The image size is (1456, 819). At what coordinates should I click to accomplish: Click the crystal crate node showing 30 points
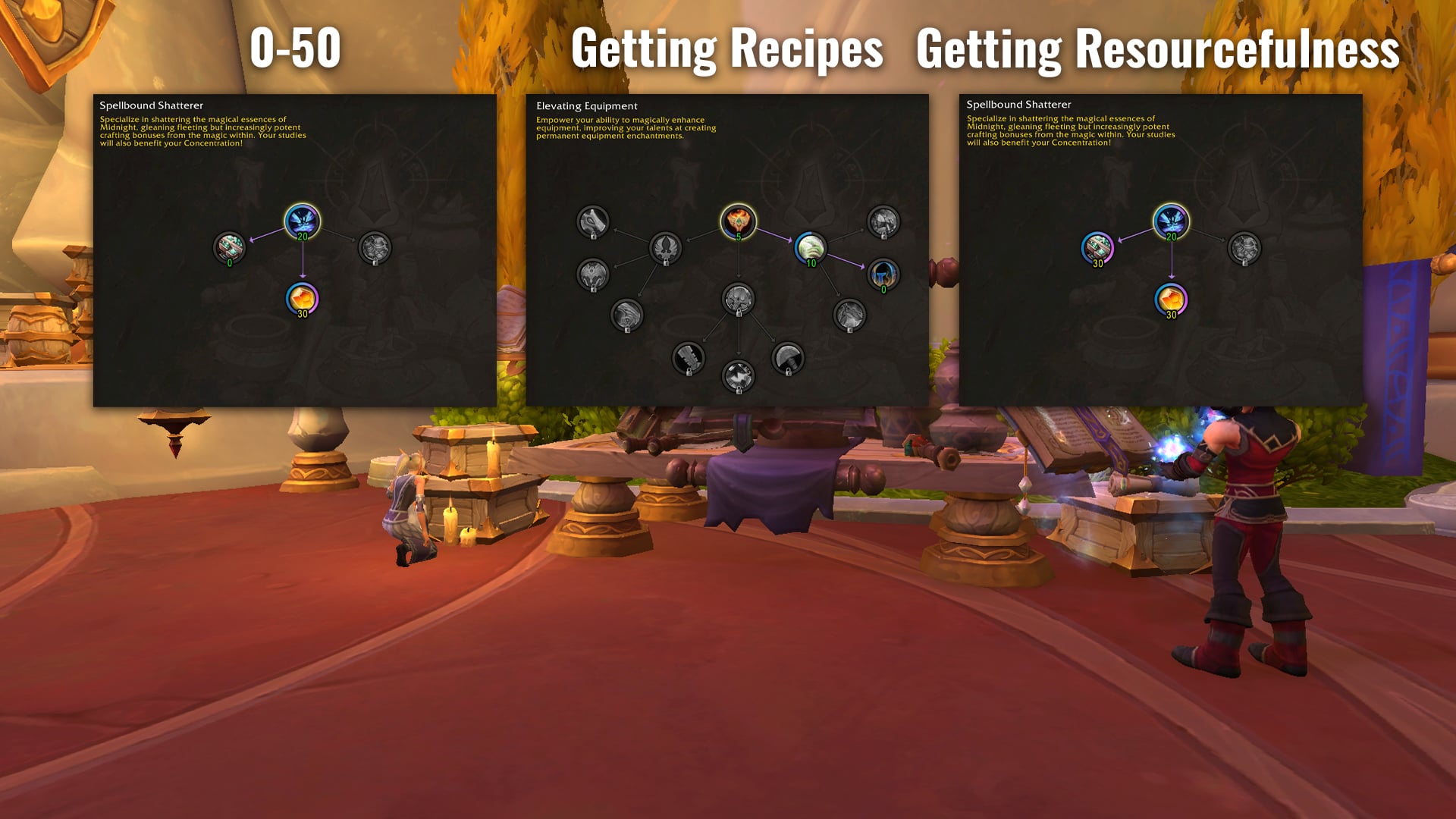[x=1097, y=248]
